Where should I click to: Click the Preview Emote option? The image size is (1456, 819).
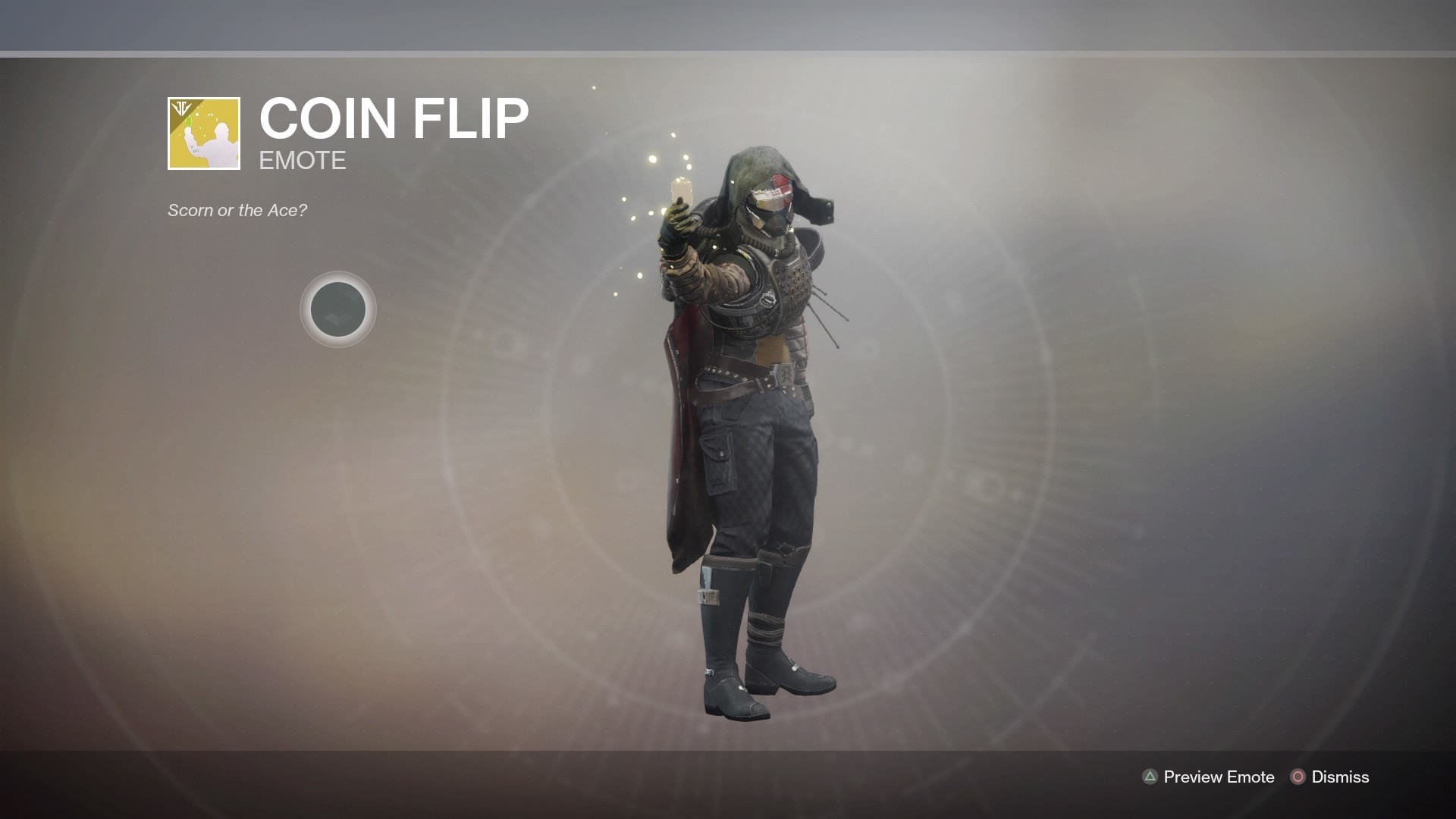click(1208, 777)
